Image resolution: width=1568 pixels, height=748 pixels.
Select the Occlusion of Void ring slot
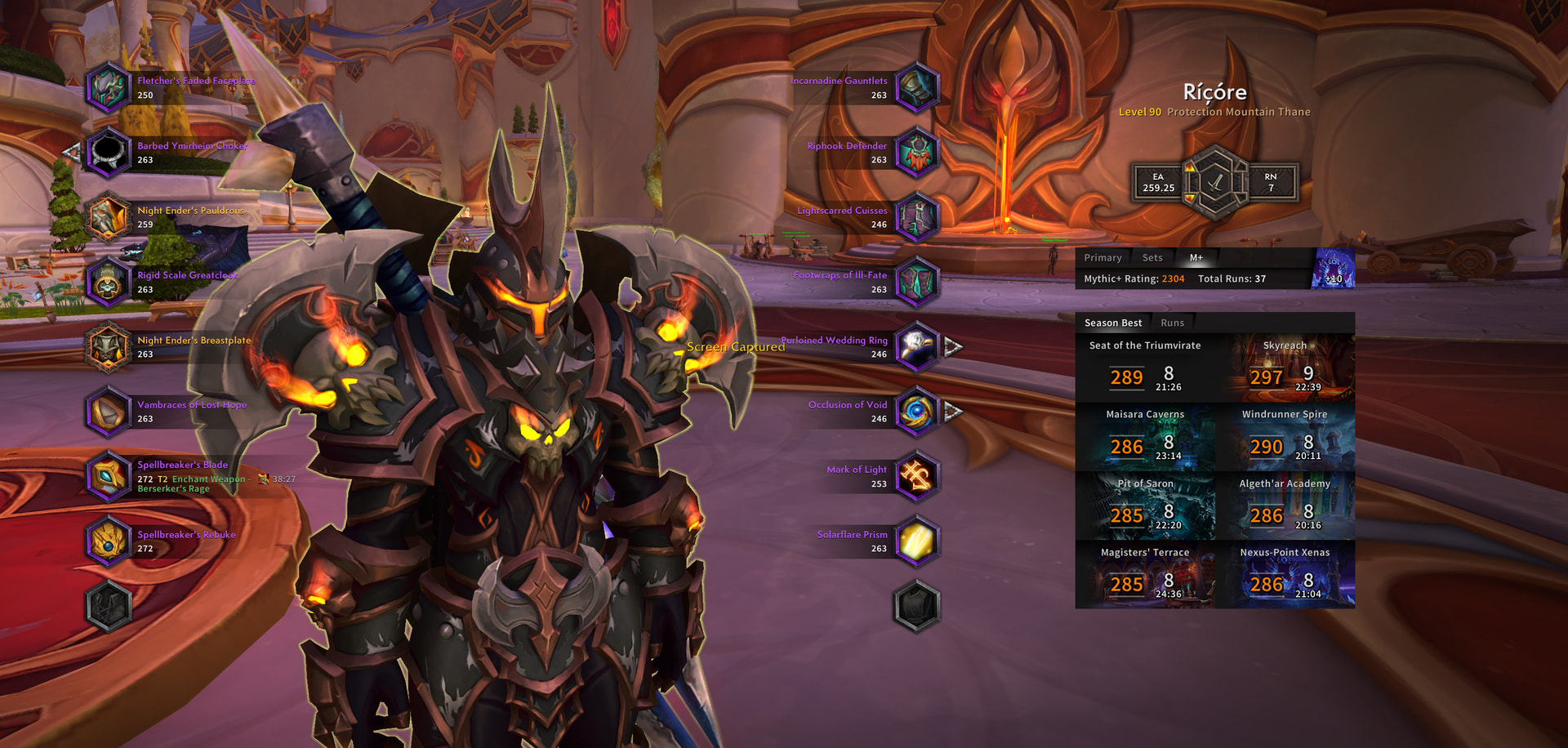click(x=917, y=412)
